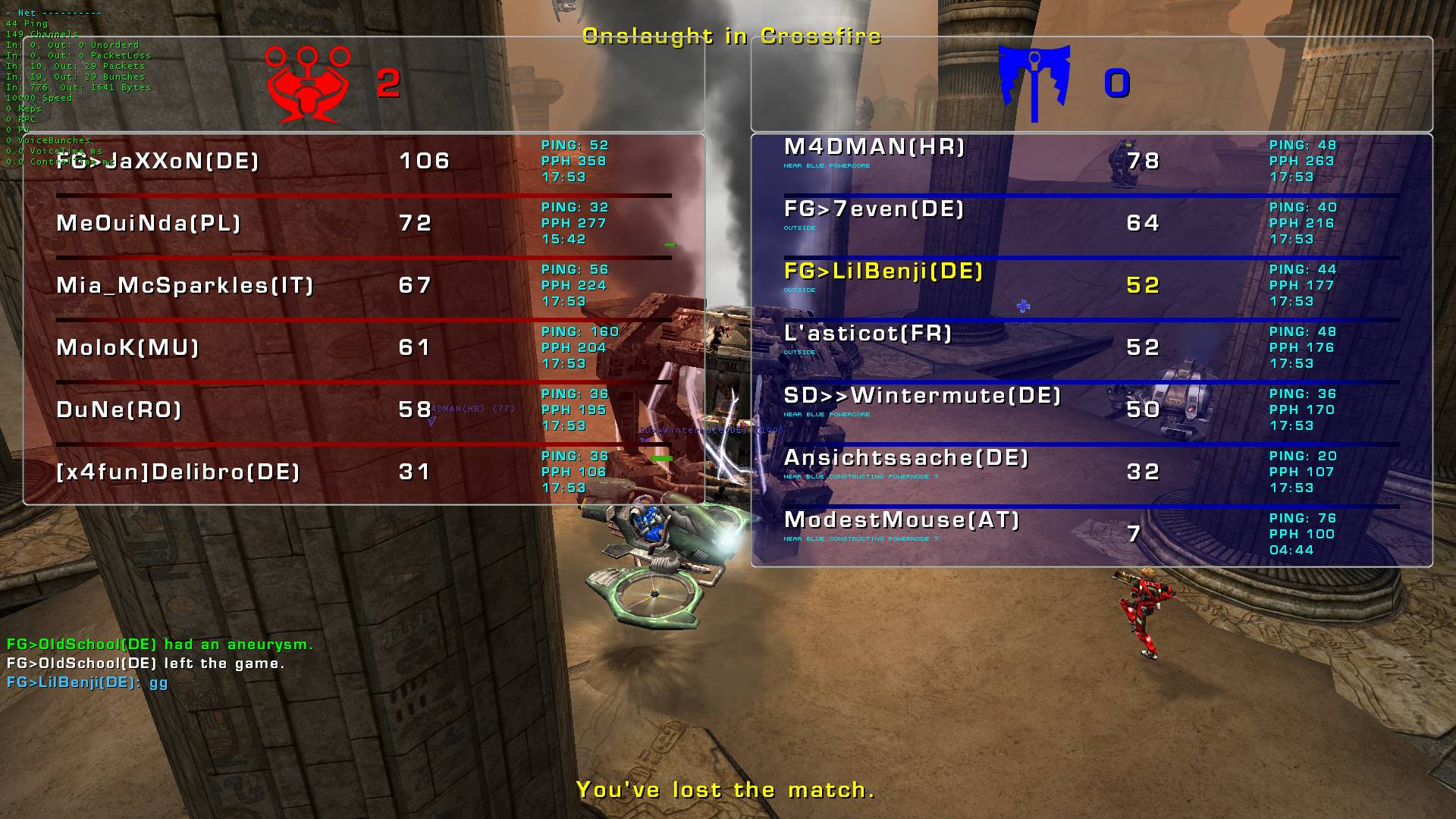Select Ansichtssache(DE) player row
The width and height of the screenshot is (1456, 819).
(x=906, y=458)
